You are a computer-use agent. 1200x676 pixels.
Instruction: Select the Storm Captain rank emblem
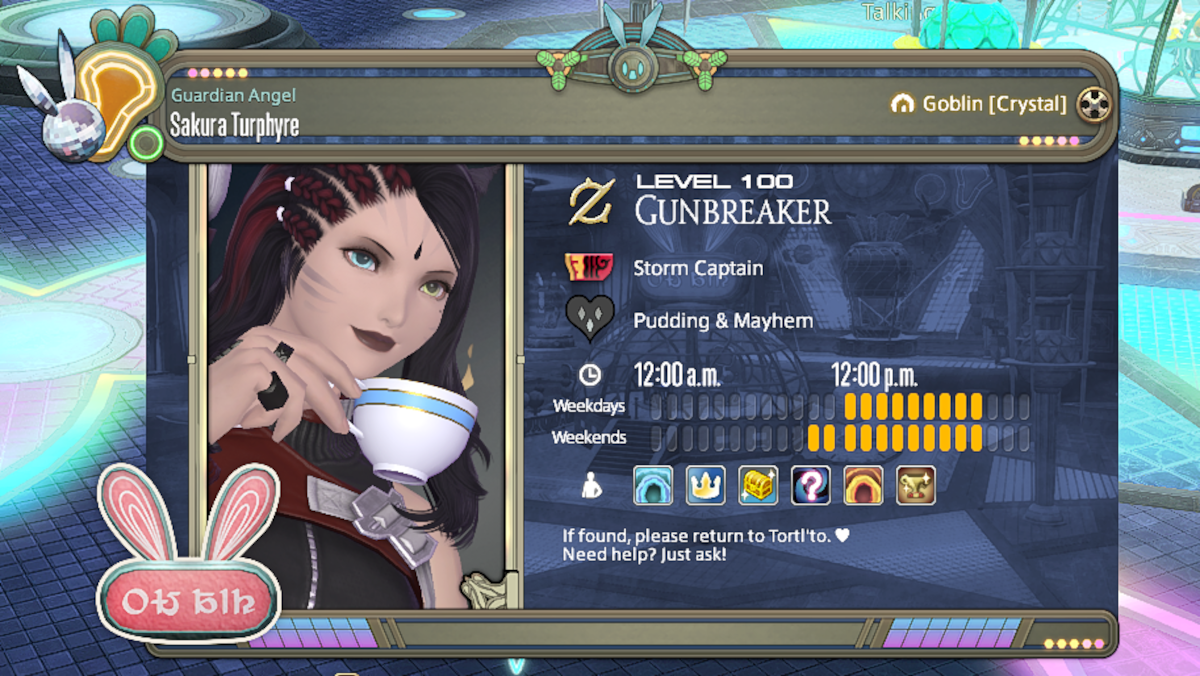tap(589, 268)
